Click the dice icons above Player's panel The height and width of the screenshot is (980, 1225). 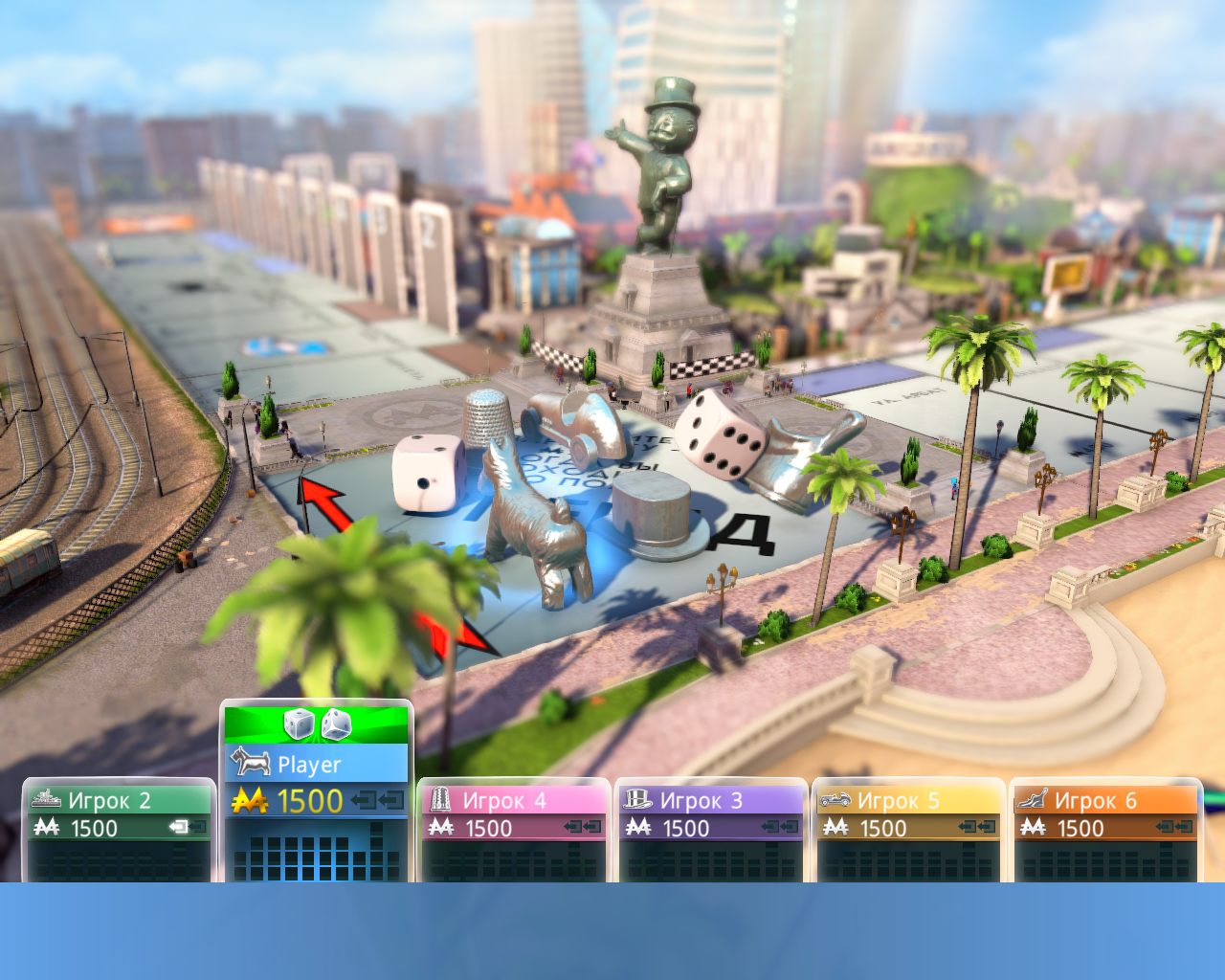[317, 724]
